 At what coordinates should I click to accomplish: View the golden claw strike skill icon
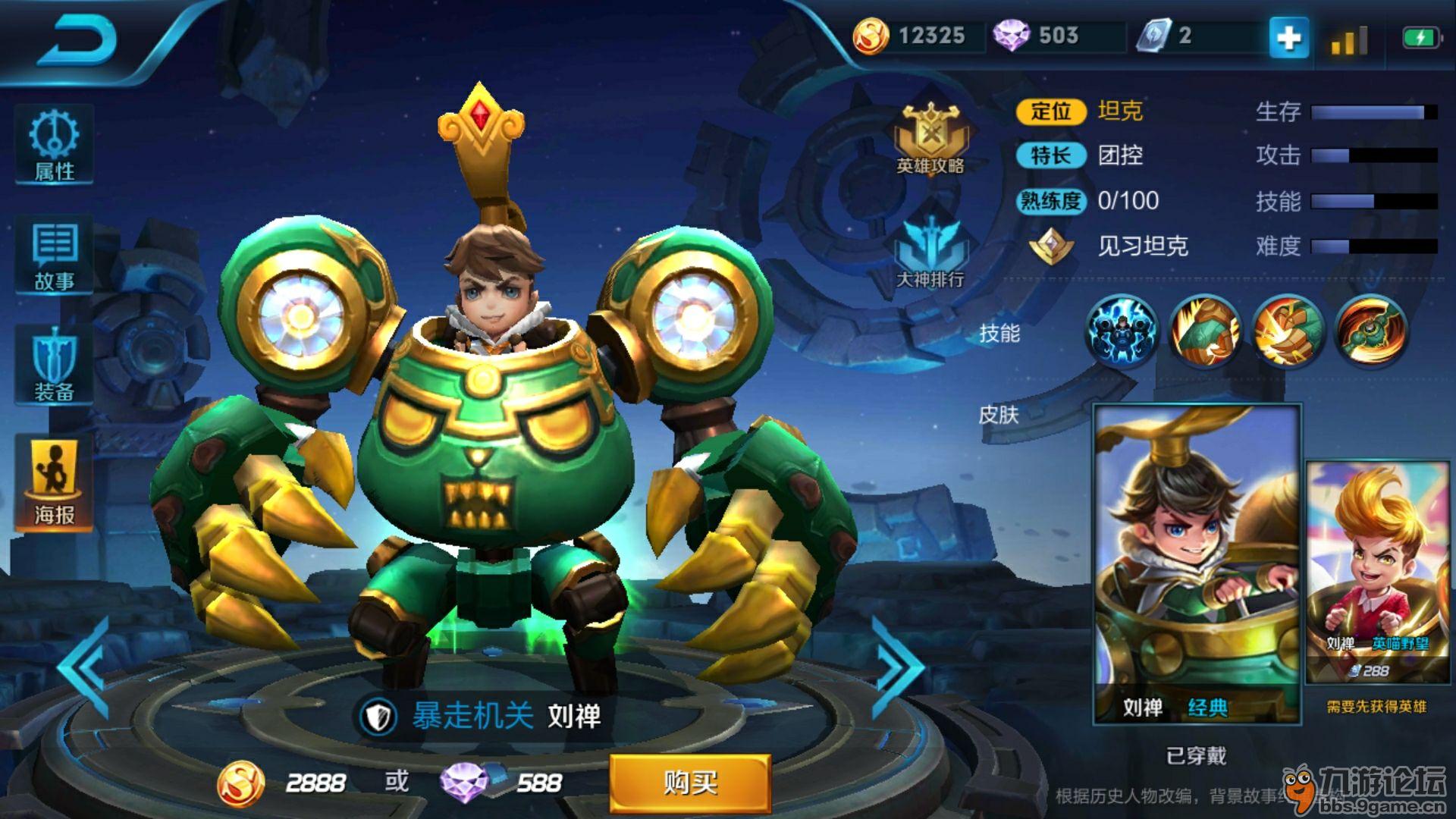1288,331
